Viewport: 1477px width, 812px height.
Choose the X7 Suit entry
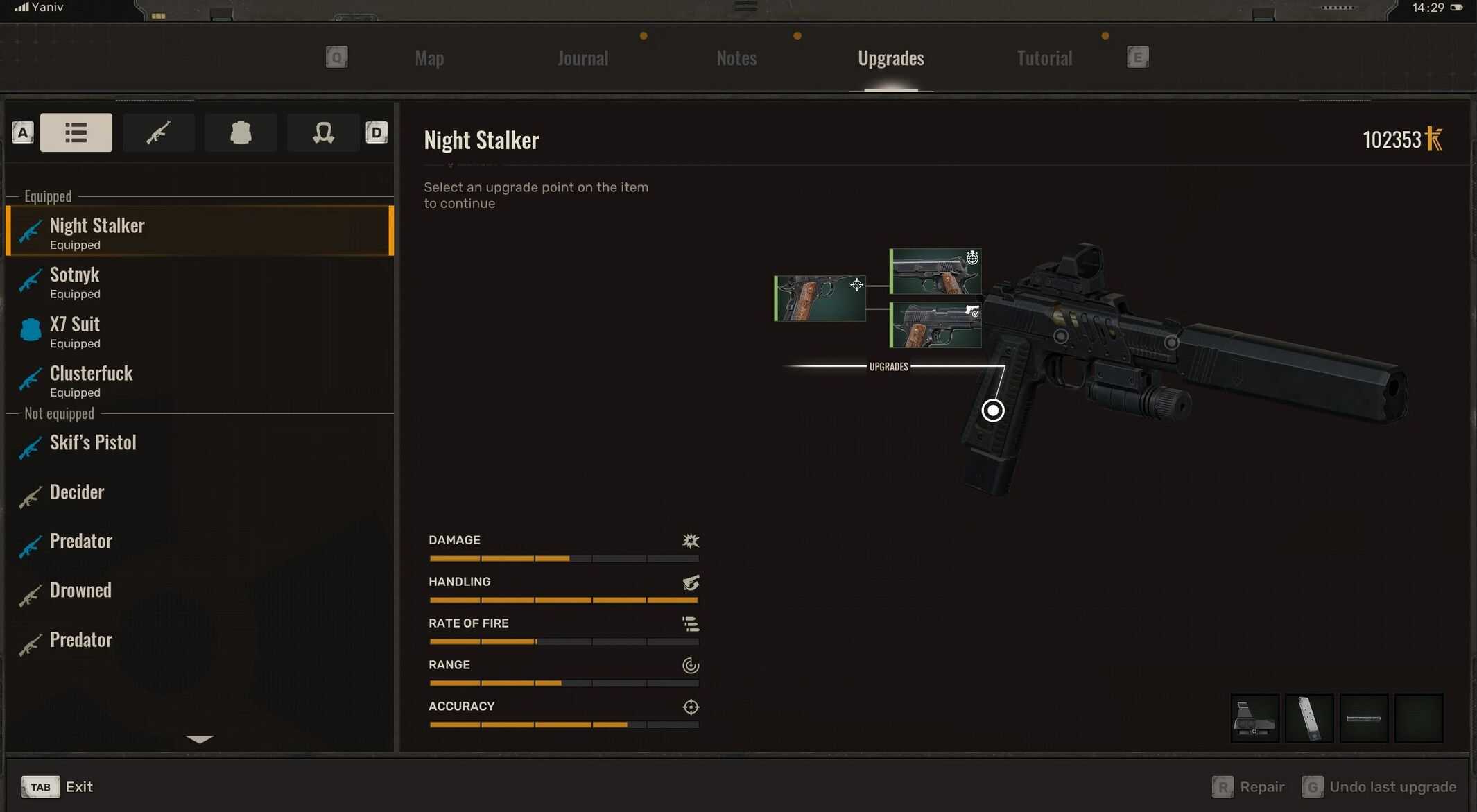[200, 331]
